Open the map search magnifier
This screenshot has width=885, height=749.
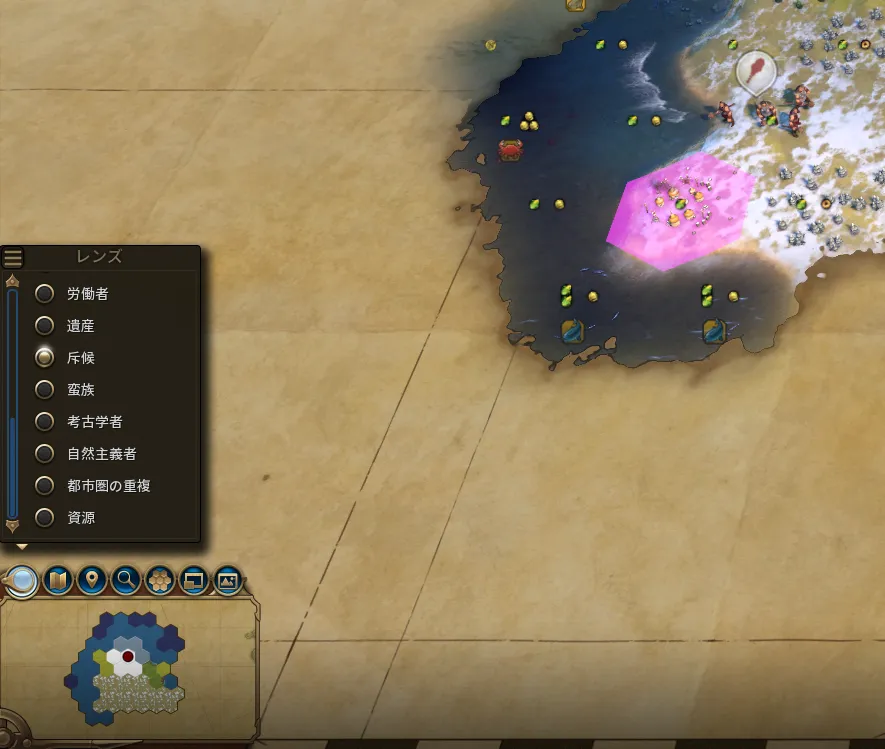click(126, 580)
